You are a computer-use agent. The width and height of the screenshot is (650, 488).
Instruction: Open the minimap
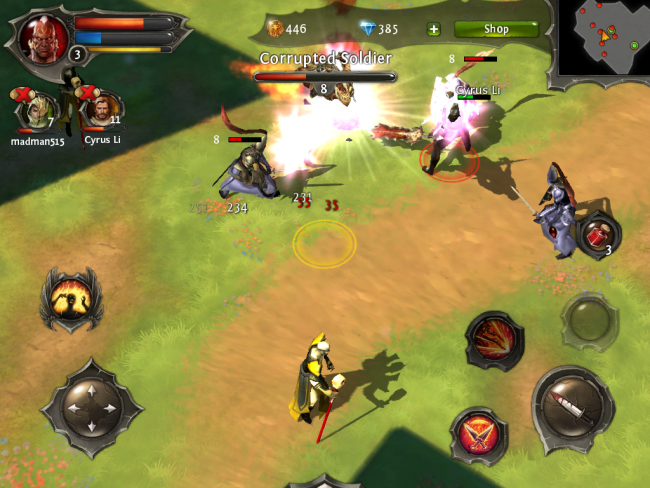pos(603,39)
